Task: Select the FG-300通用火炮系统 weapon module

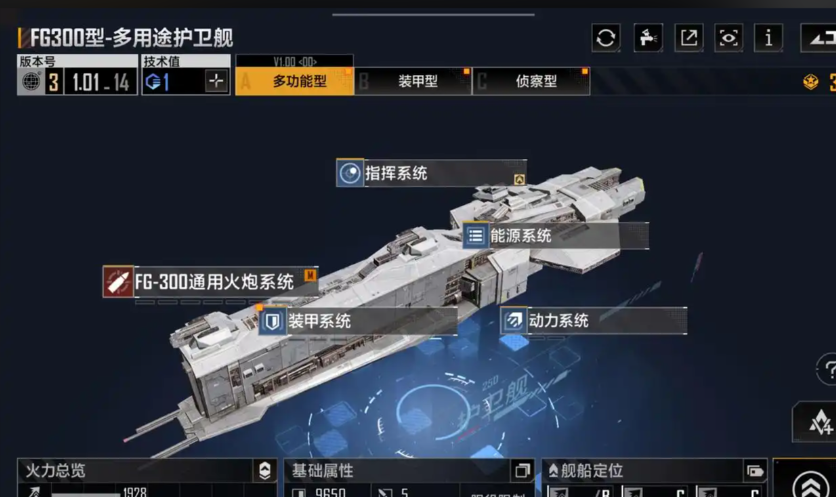Action: [x=211, y=282]
